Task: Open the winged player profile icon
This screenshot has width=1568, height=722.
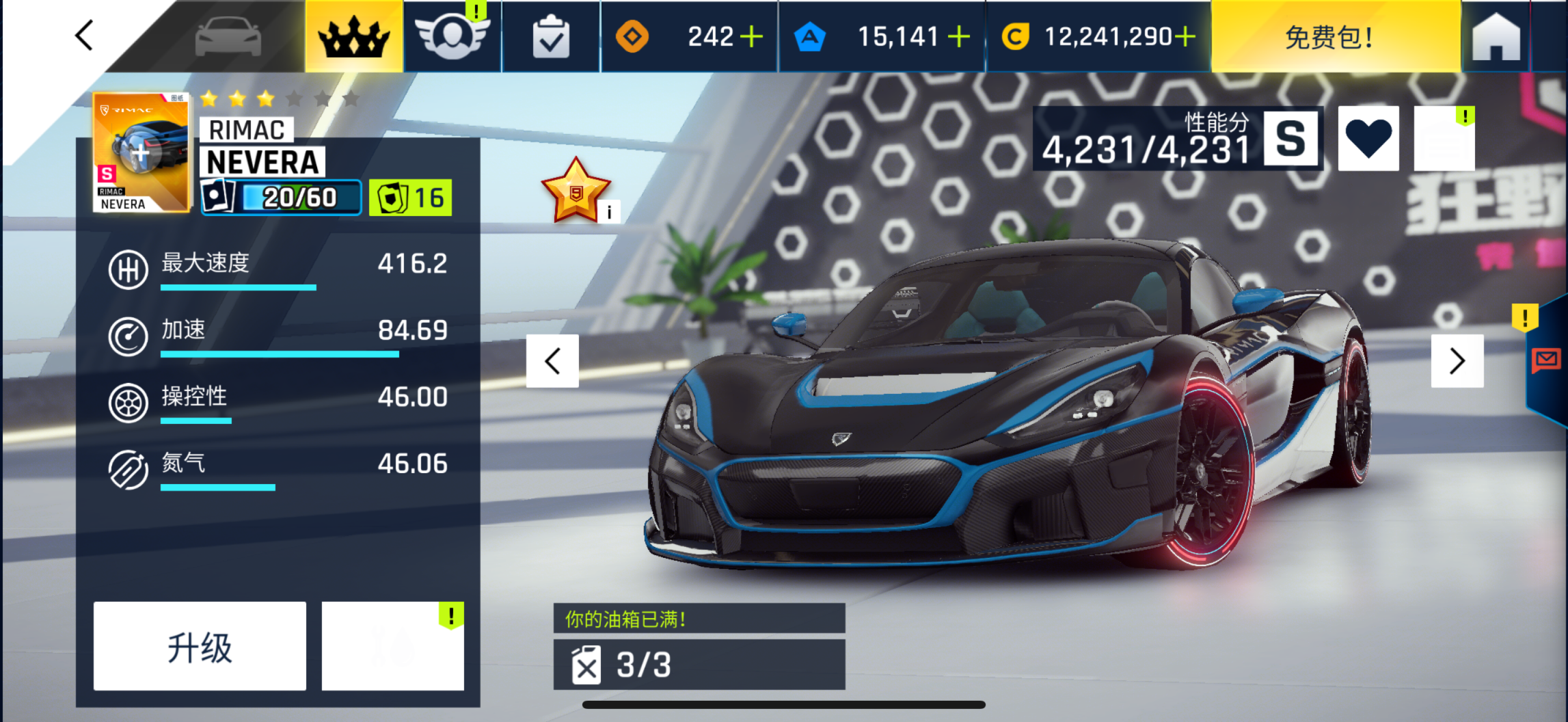Action: tap(452, 37)
